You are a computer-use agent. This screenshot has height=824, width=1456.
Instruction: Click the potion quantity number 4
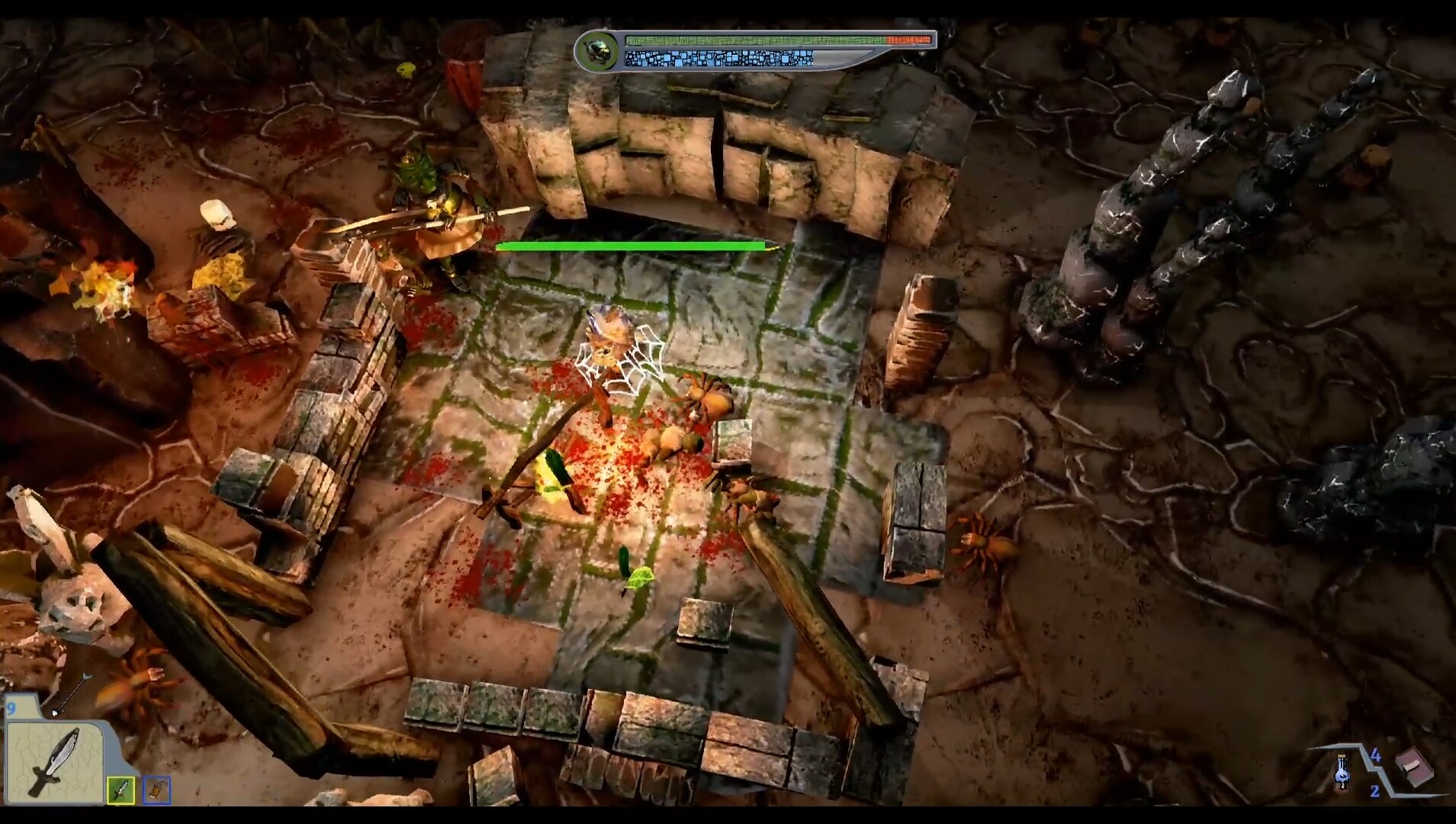(x=1377, y=756)
